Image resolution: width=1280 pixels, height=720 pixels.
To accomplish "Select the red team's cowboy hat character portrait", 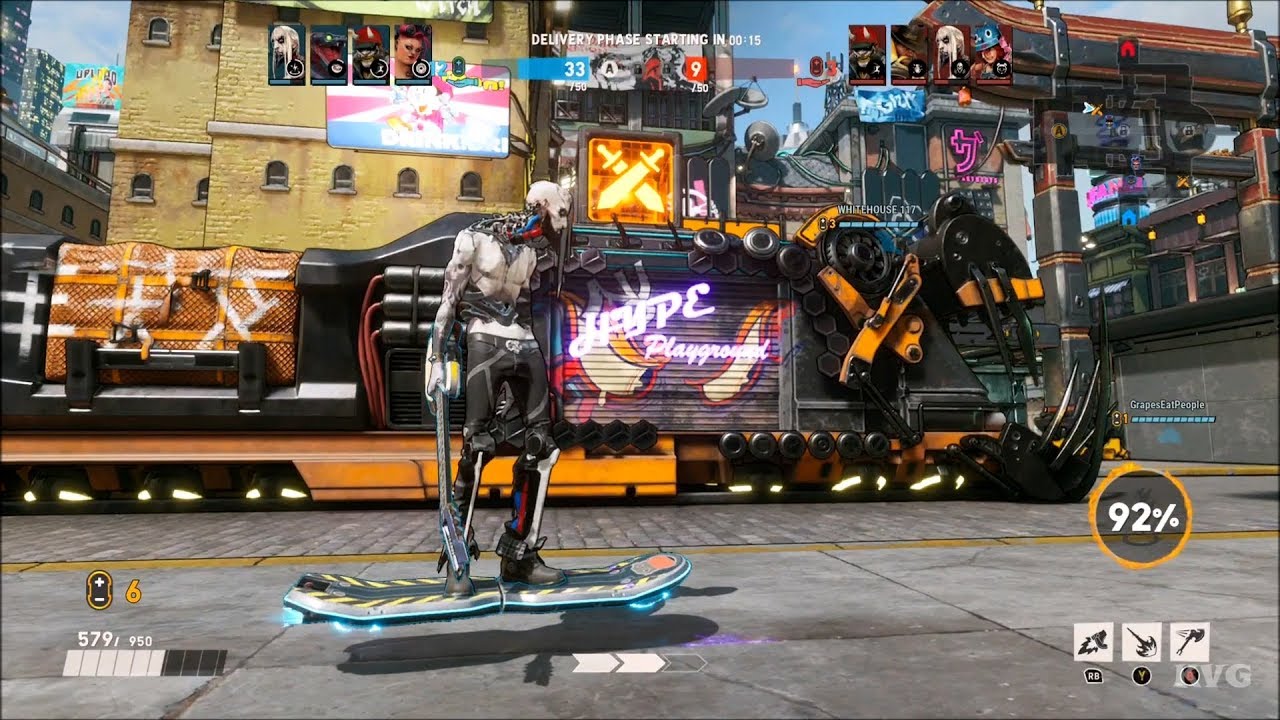I will point(909,54).
